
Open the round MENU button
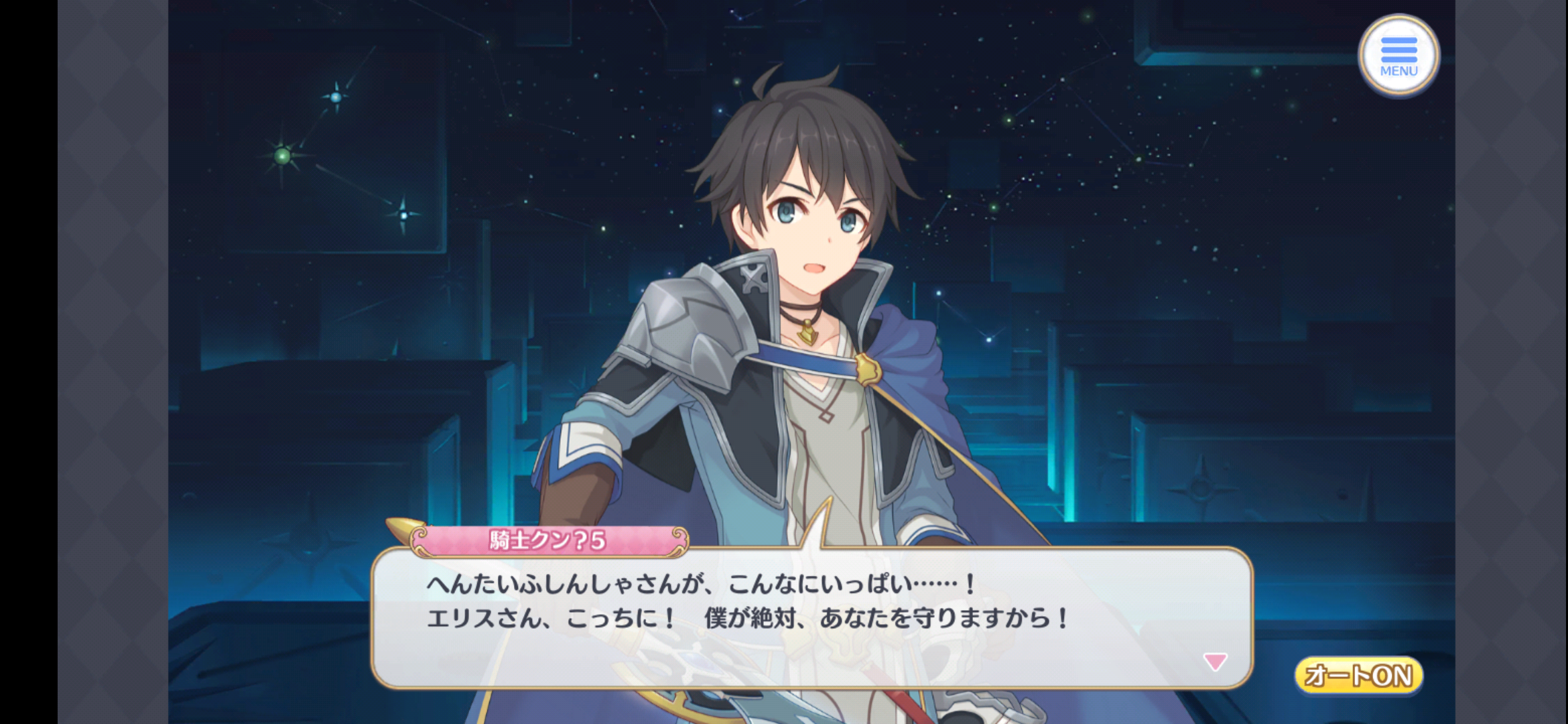pos(1398,55)
